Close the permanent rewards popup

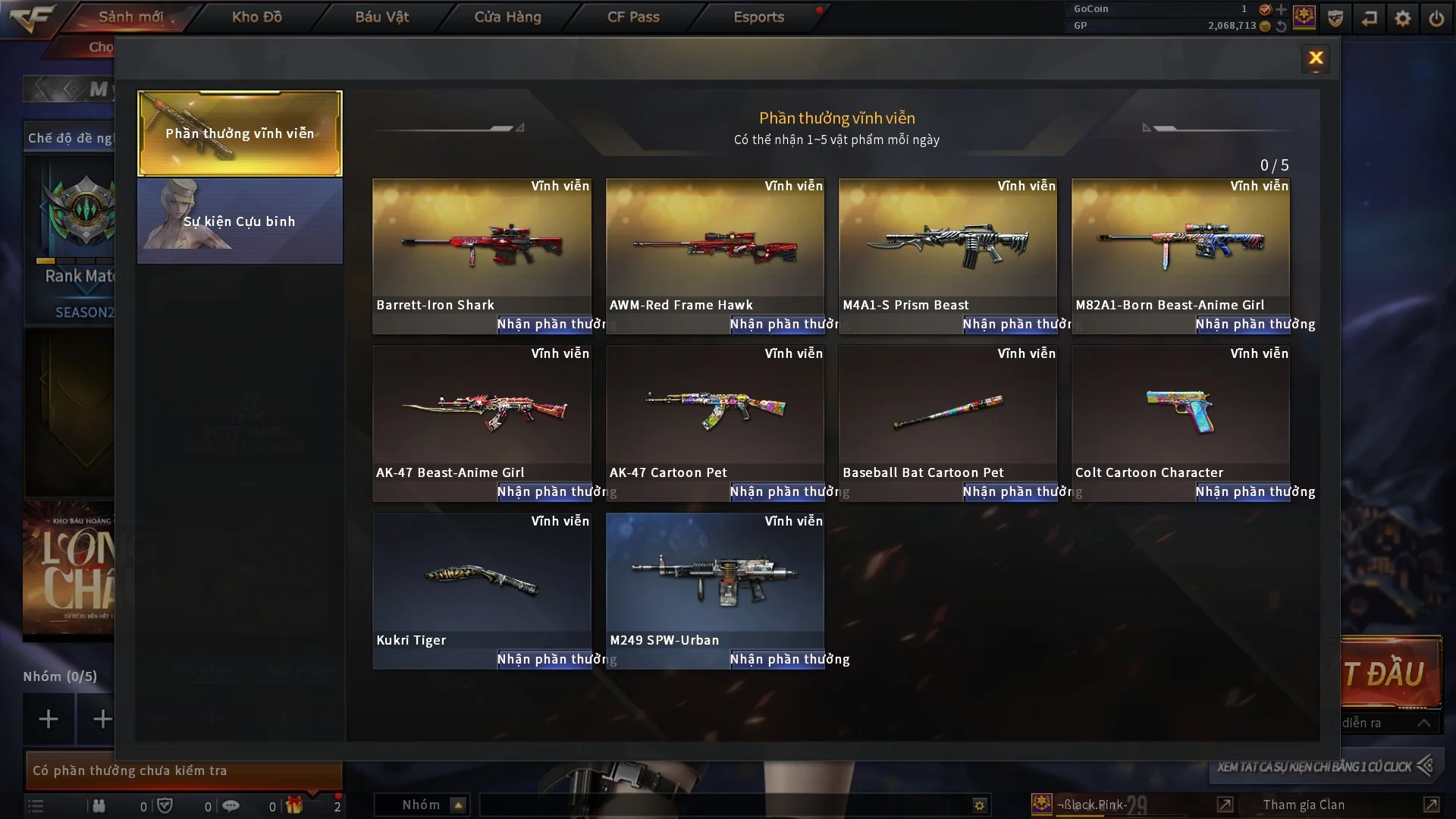click(x=1316, y=58)
